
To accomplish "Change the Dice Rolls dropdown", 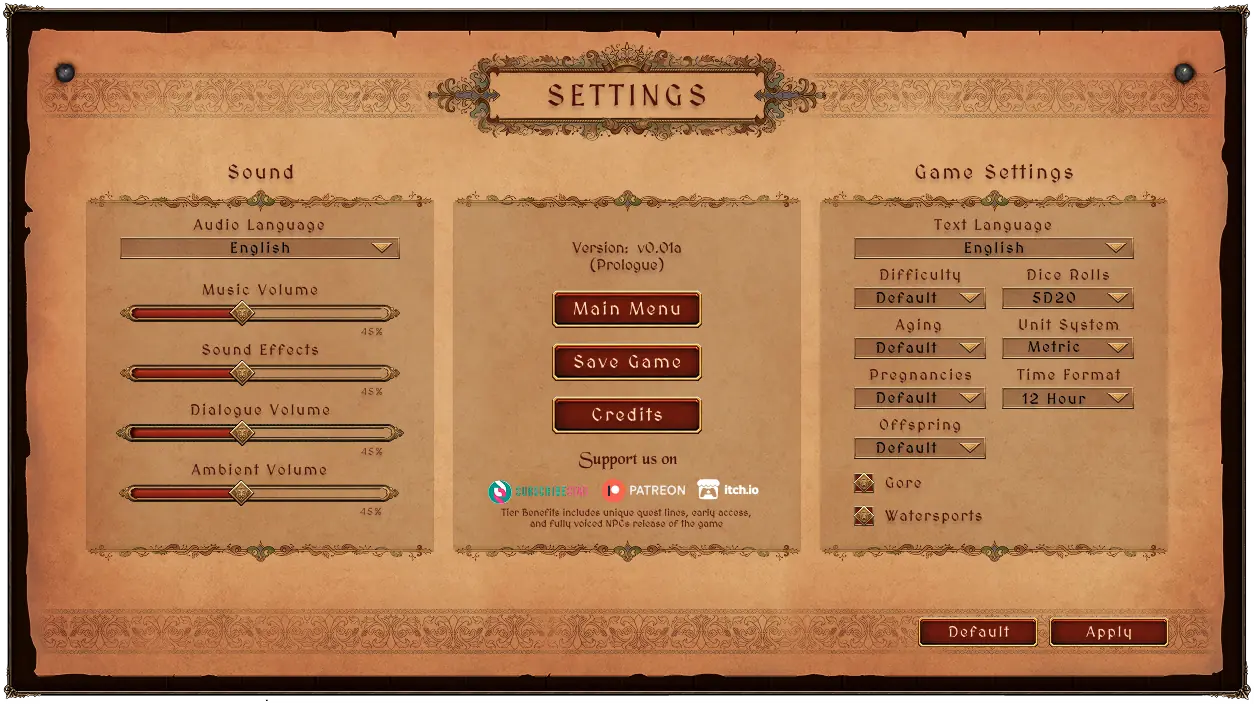I will (1067, 298).
